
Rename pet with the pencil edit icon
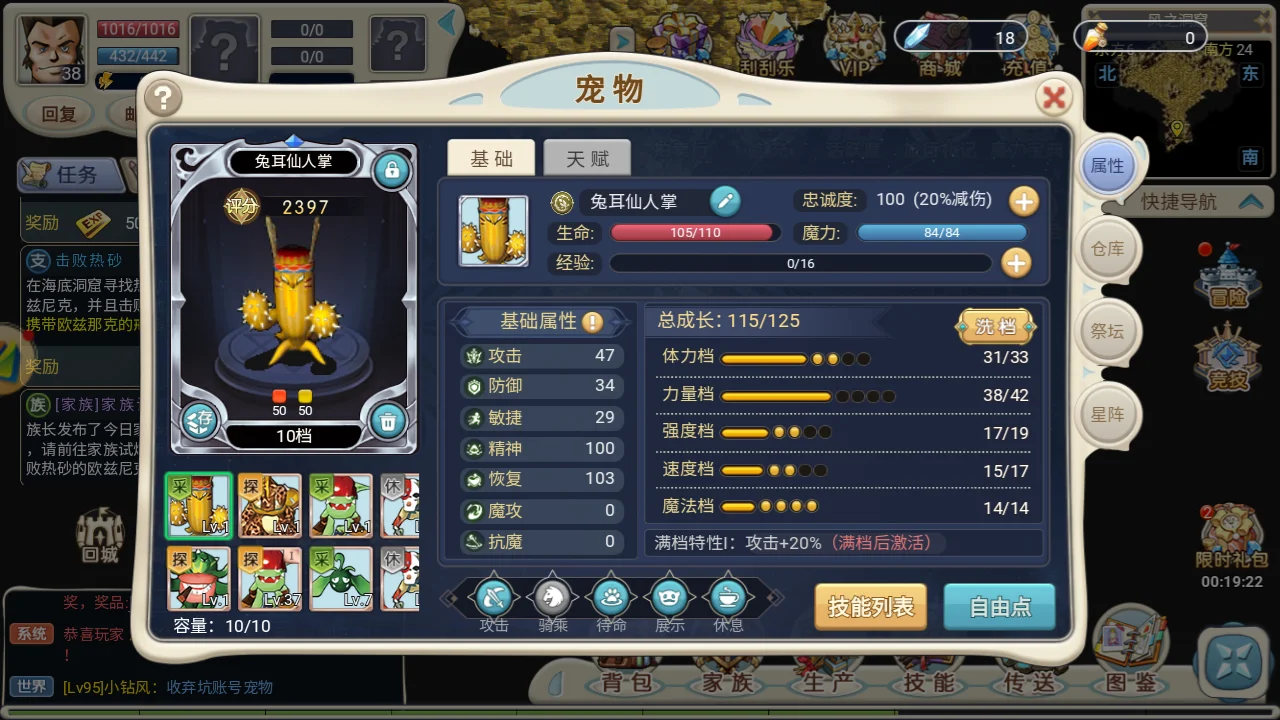point(725,201)
